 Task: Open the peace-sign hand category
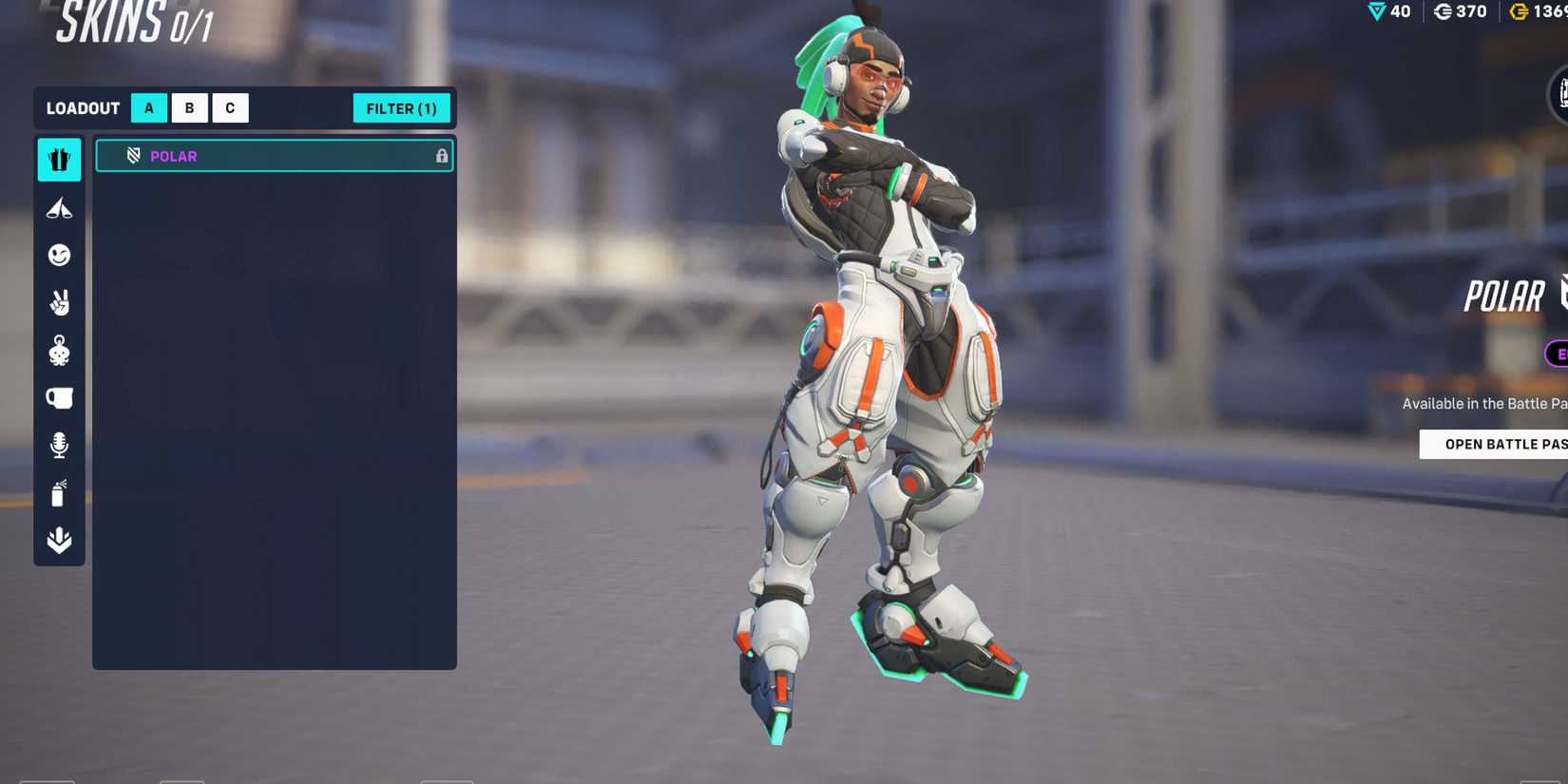click(x=59, y=302)
